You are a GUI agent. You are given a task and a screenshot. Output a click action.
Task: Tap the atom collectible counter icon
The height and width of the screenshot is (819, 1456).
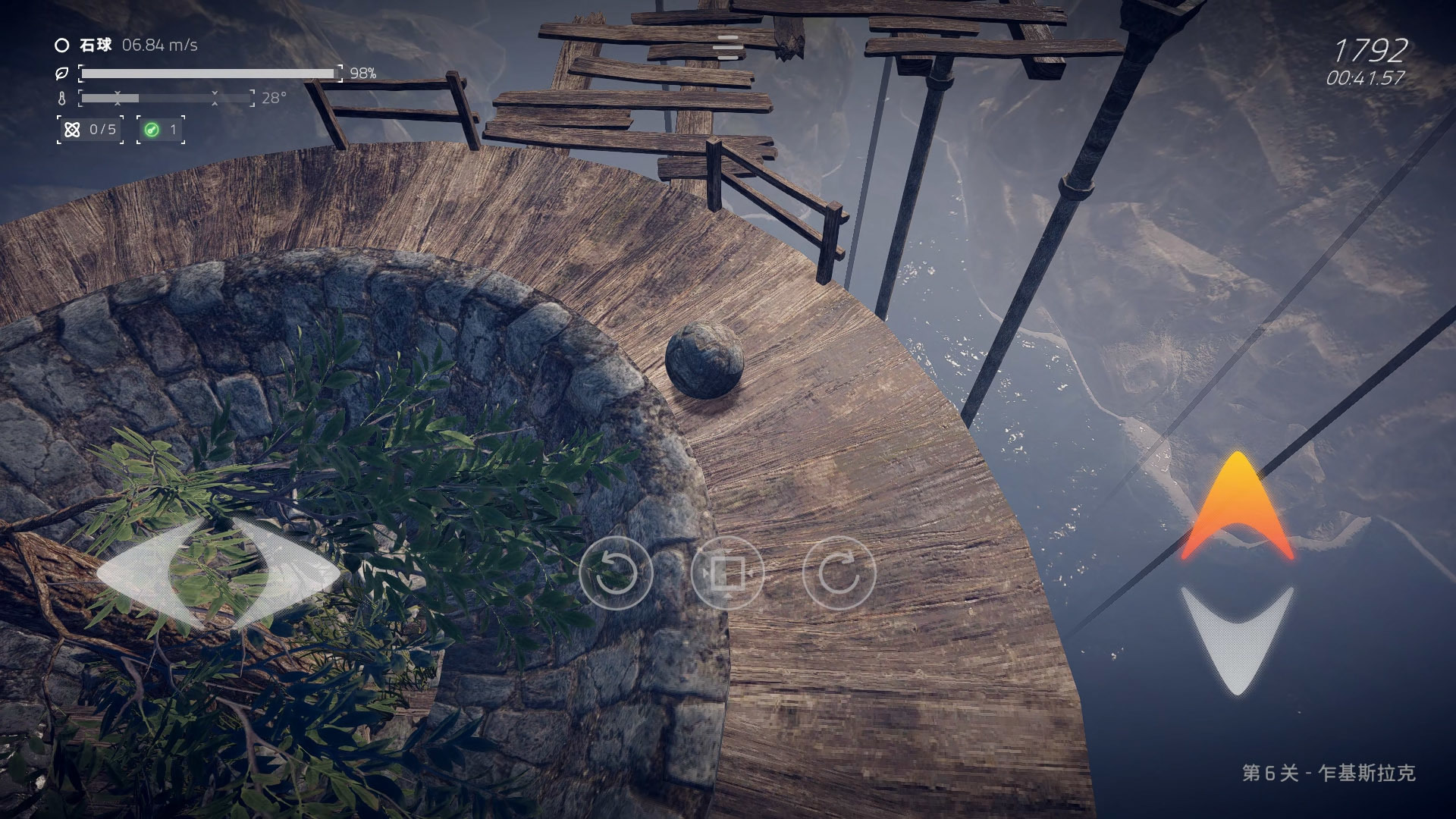[73, 130]
